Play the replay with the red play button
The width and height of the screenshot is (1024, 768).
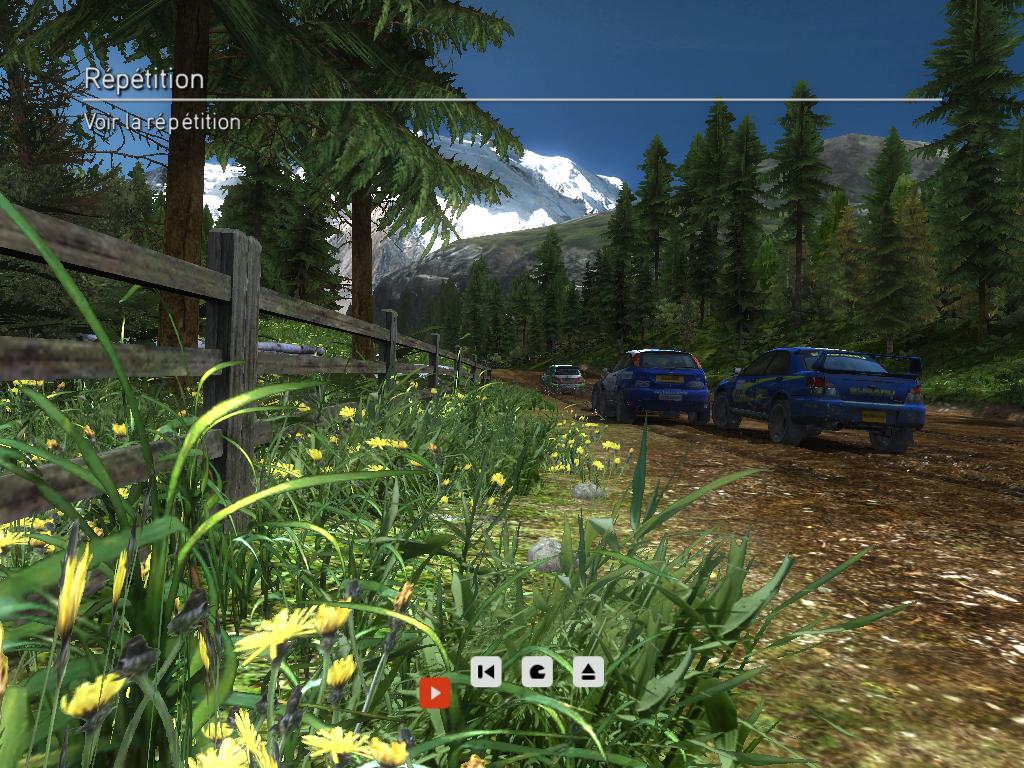point(435,692)
